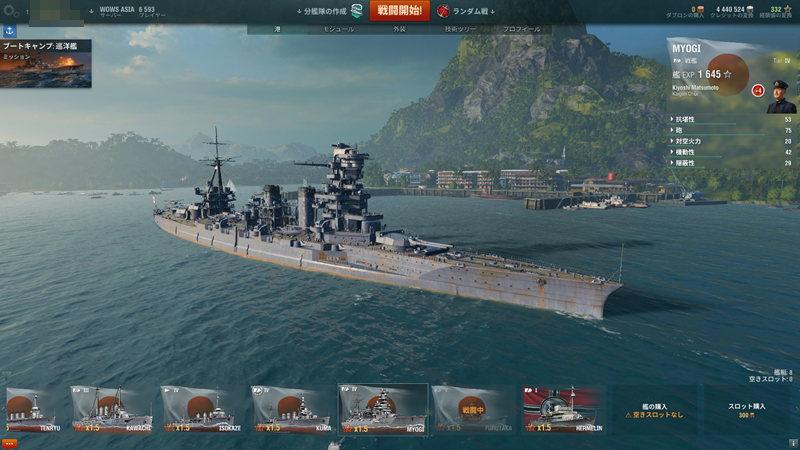Open the ブートキャンプ: 巡洋艦 mission panel

pos(45,64)
